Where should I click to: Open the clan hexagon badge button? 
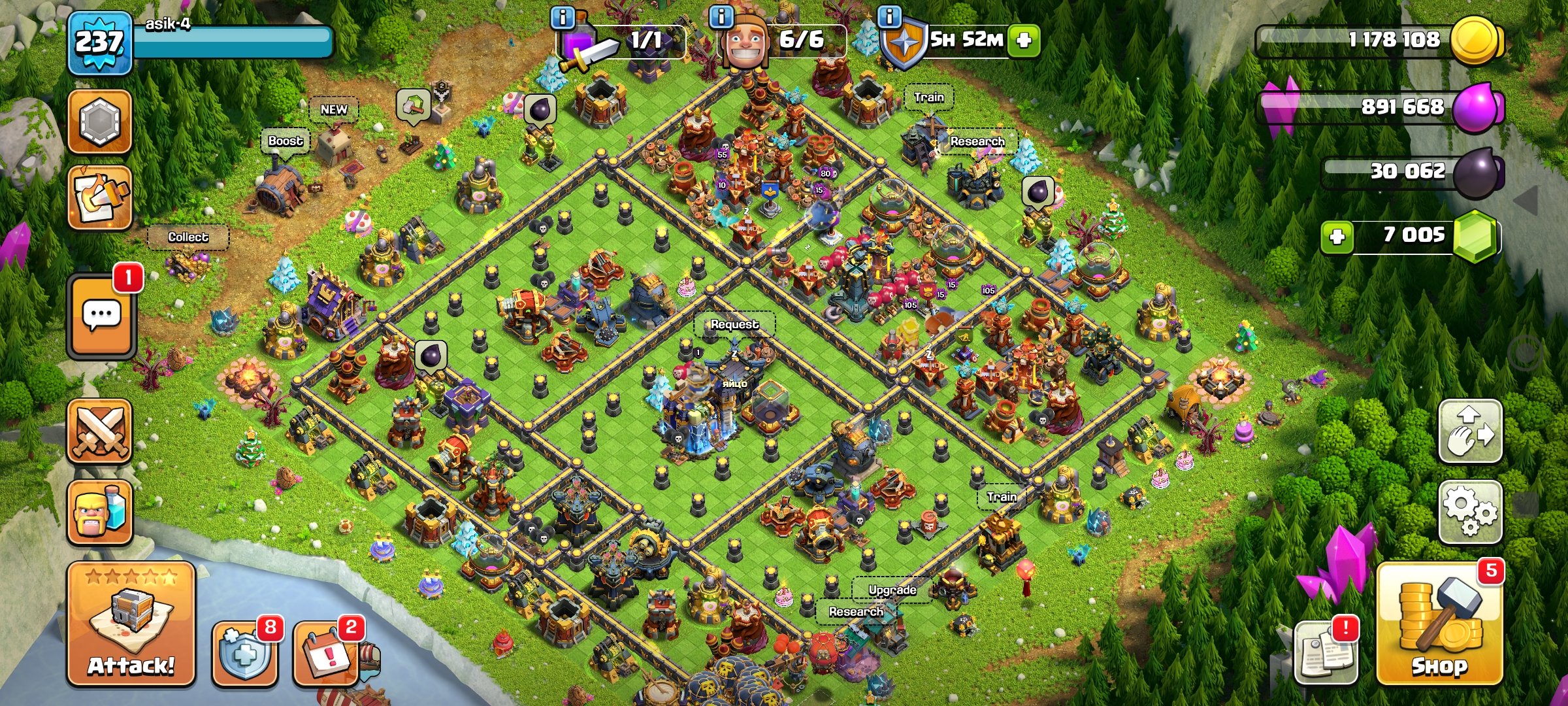100,122
